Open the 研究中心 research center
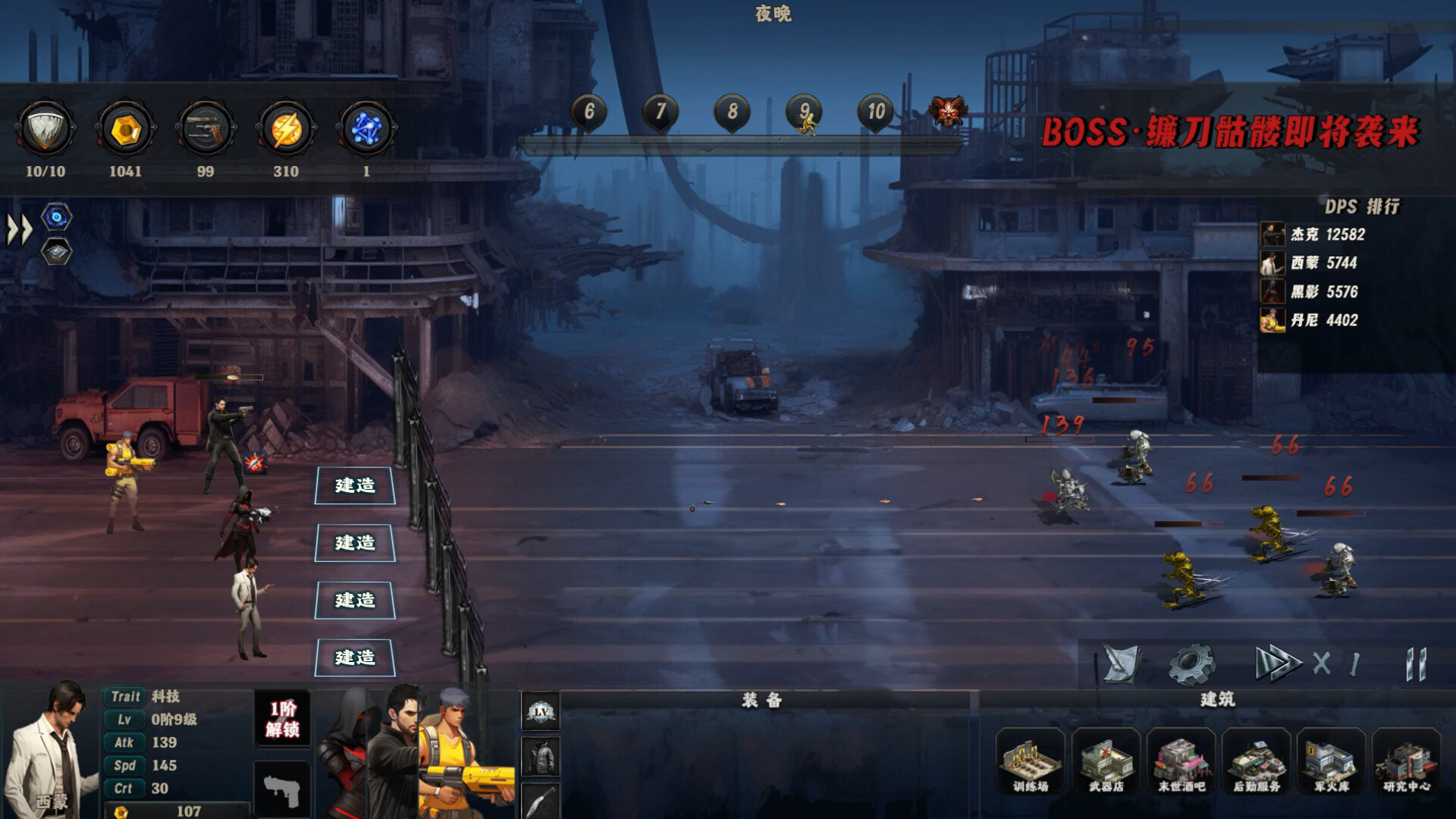 [1406, 761]
